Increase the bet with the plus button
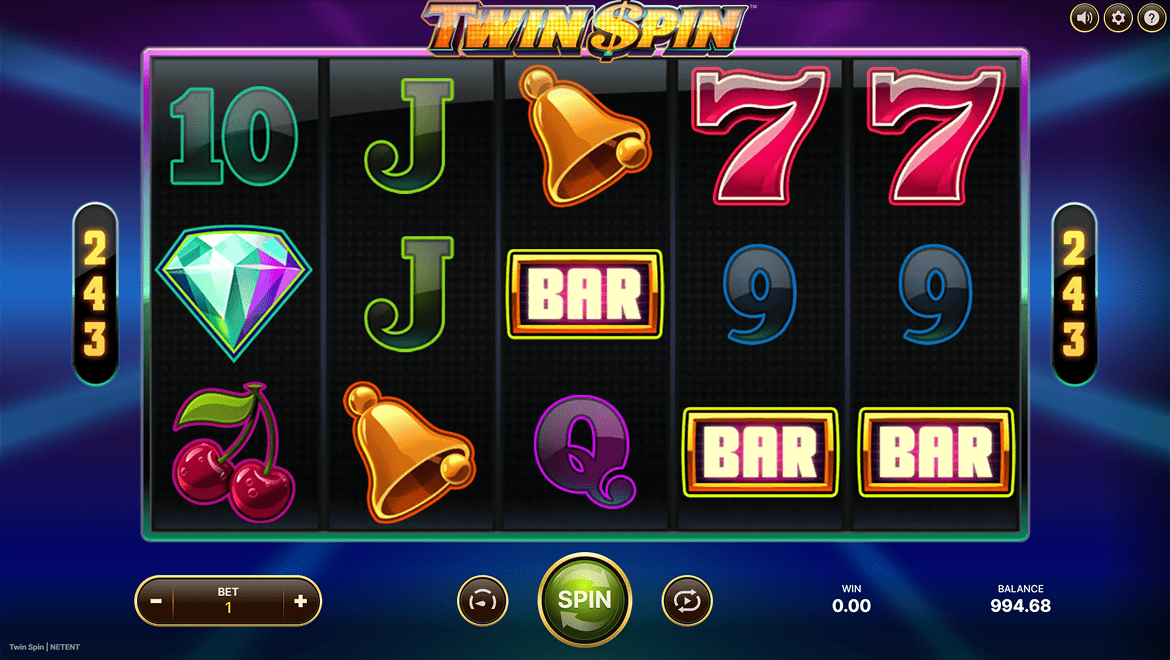This screenshot has width=1170, height=660. coord(301,602)
